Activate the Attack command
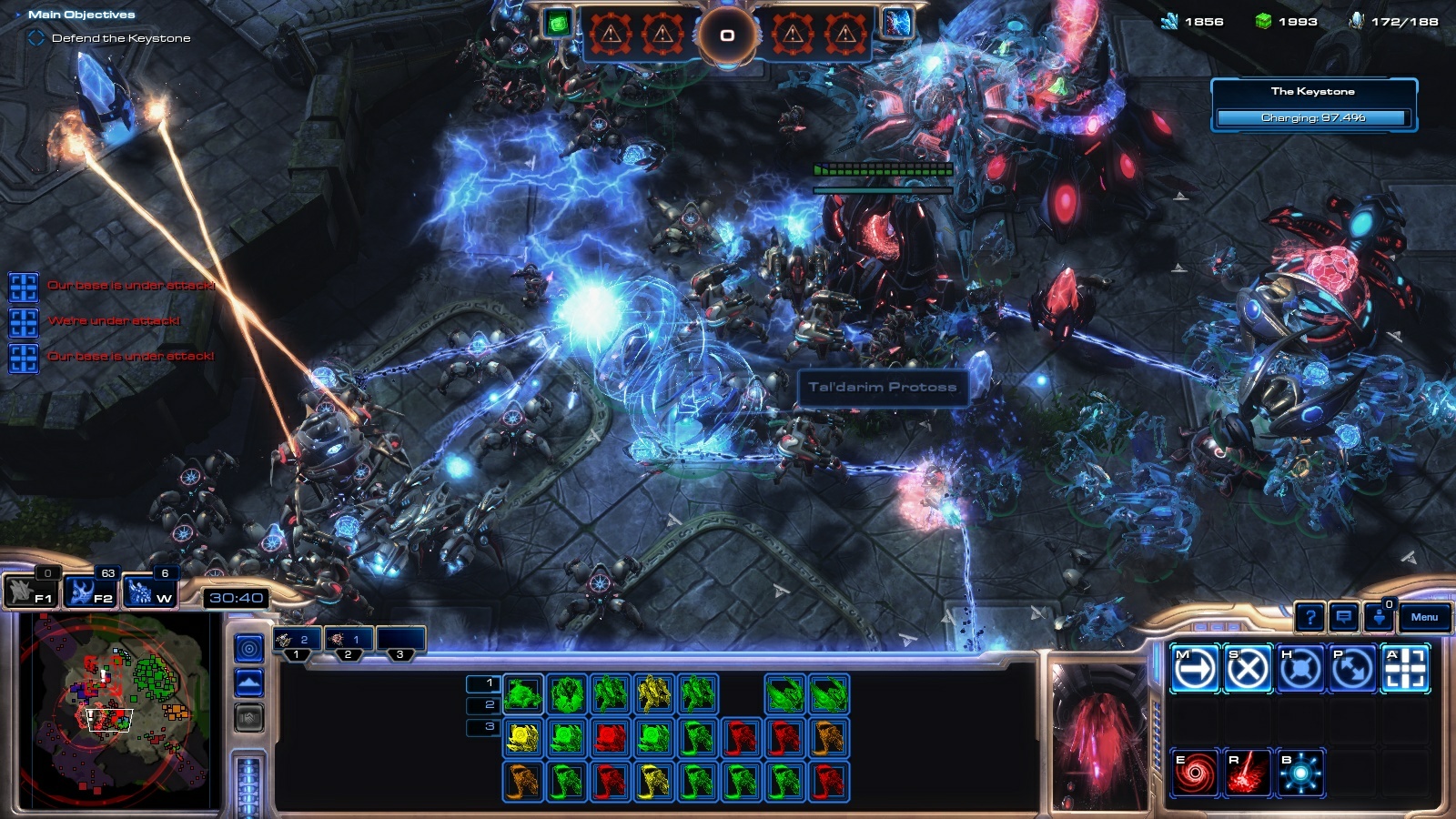1456x819 pixels. tap(1405, 670)
